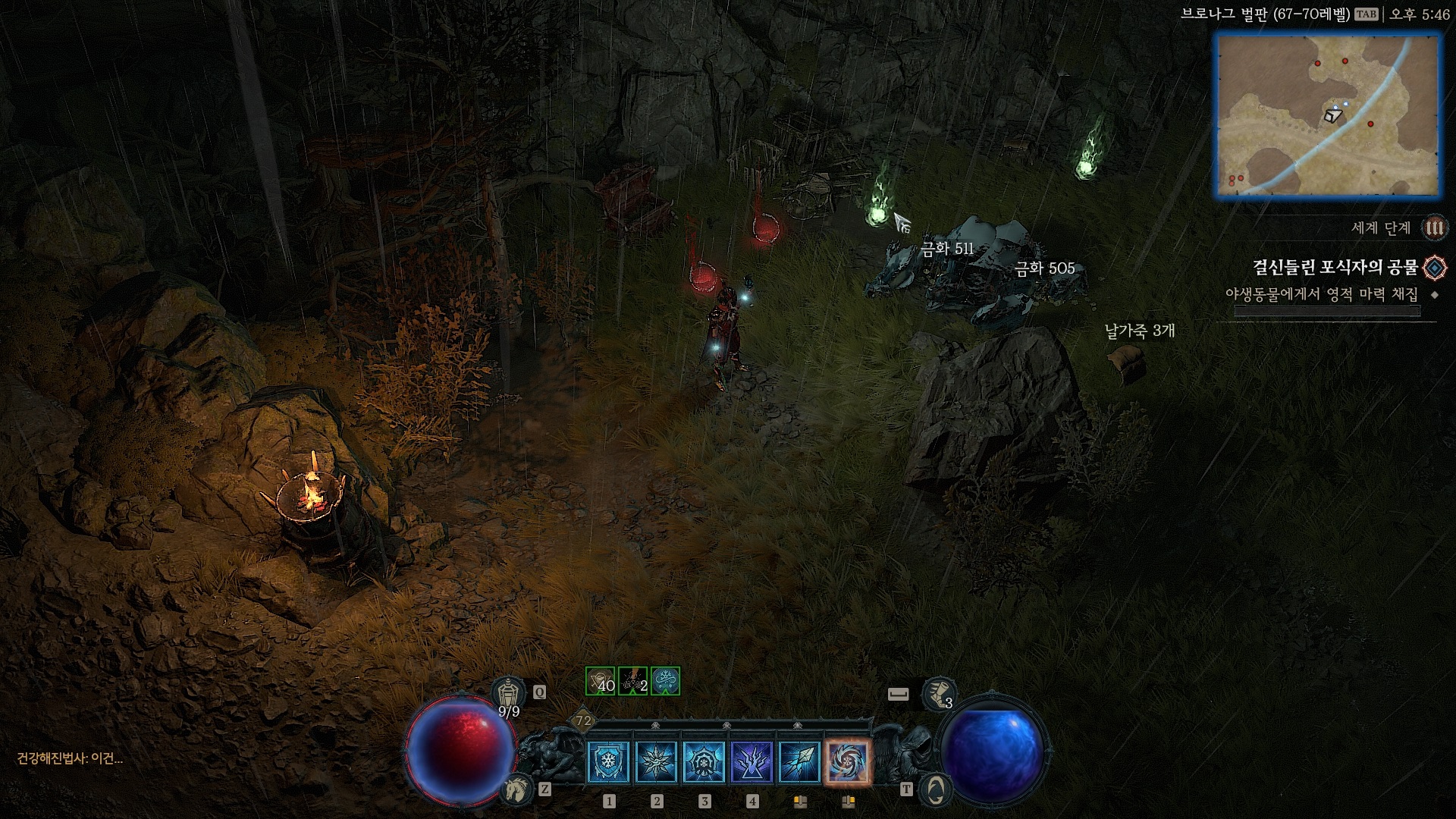This screenshot has width=1456, height=819.
Task: Use the boot evade icon
Action: pos(938,693)
